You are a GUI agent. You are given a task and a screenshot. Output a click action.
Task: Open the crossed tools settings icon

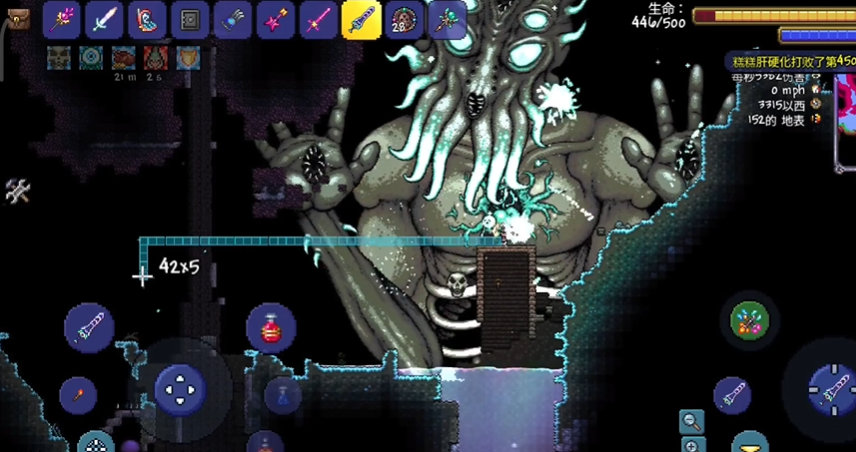click(17, 191)
